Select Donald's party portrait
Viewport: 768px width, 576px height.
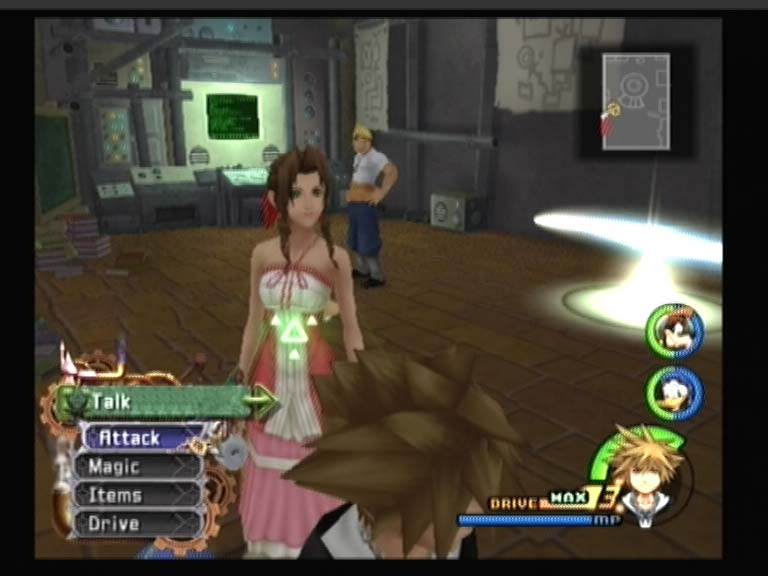[x=674, y=392]
